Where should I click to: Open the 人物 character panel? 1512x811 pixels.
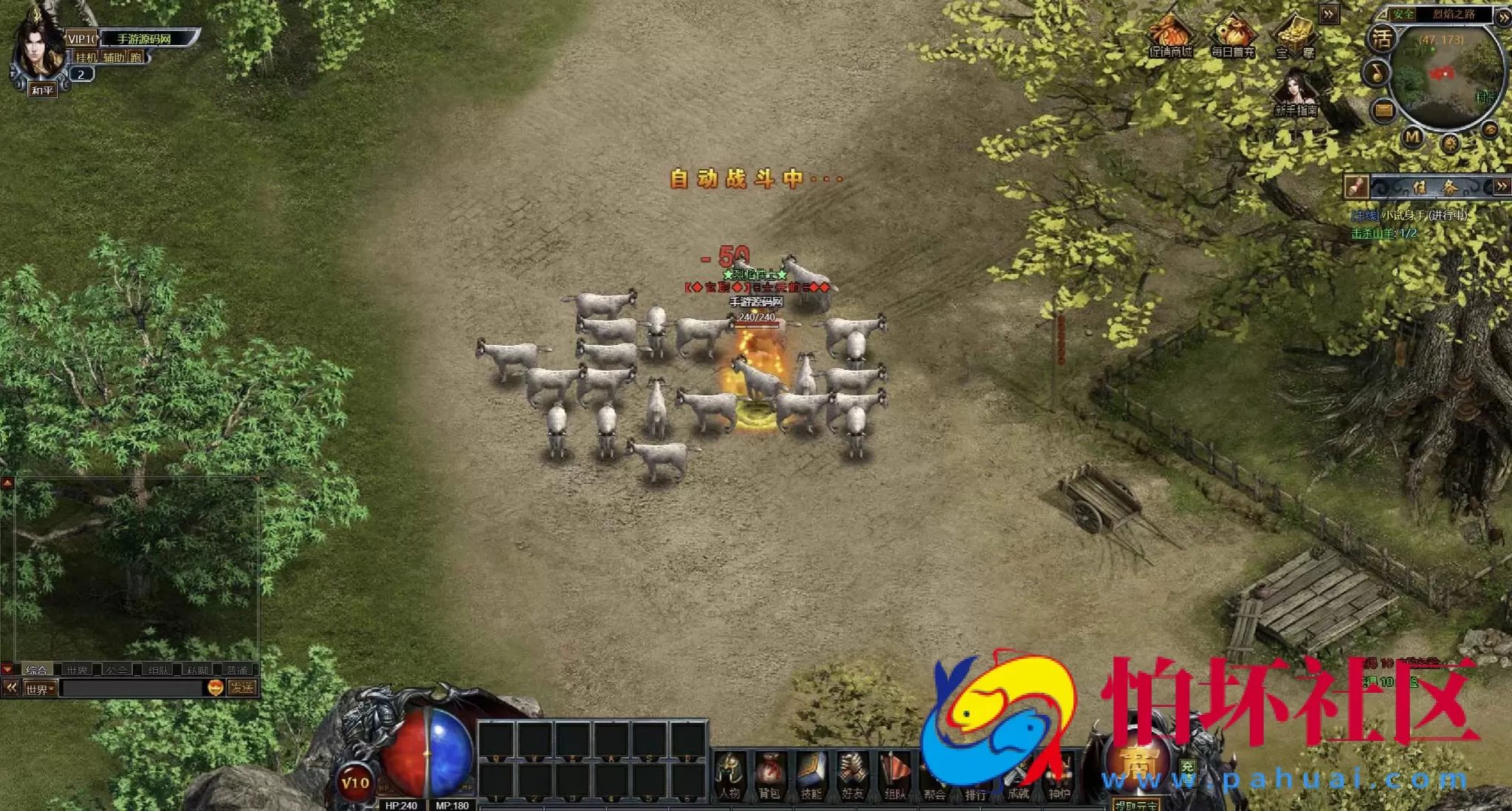[x=729, y=775]
